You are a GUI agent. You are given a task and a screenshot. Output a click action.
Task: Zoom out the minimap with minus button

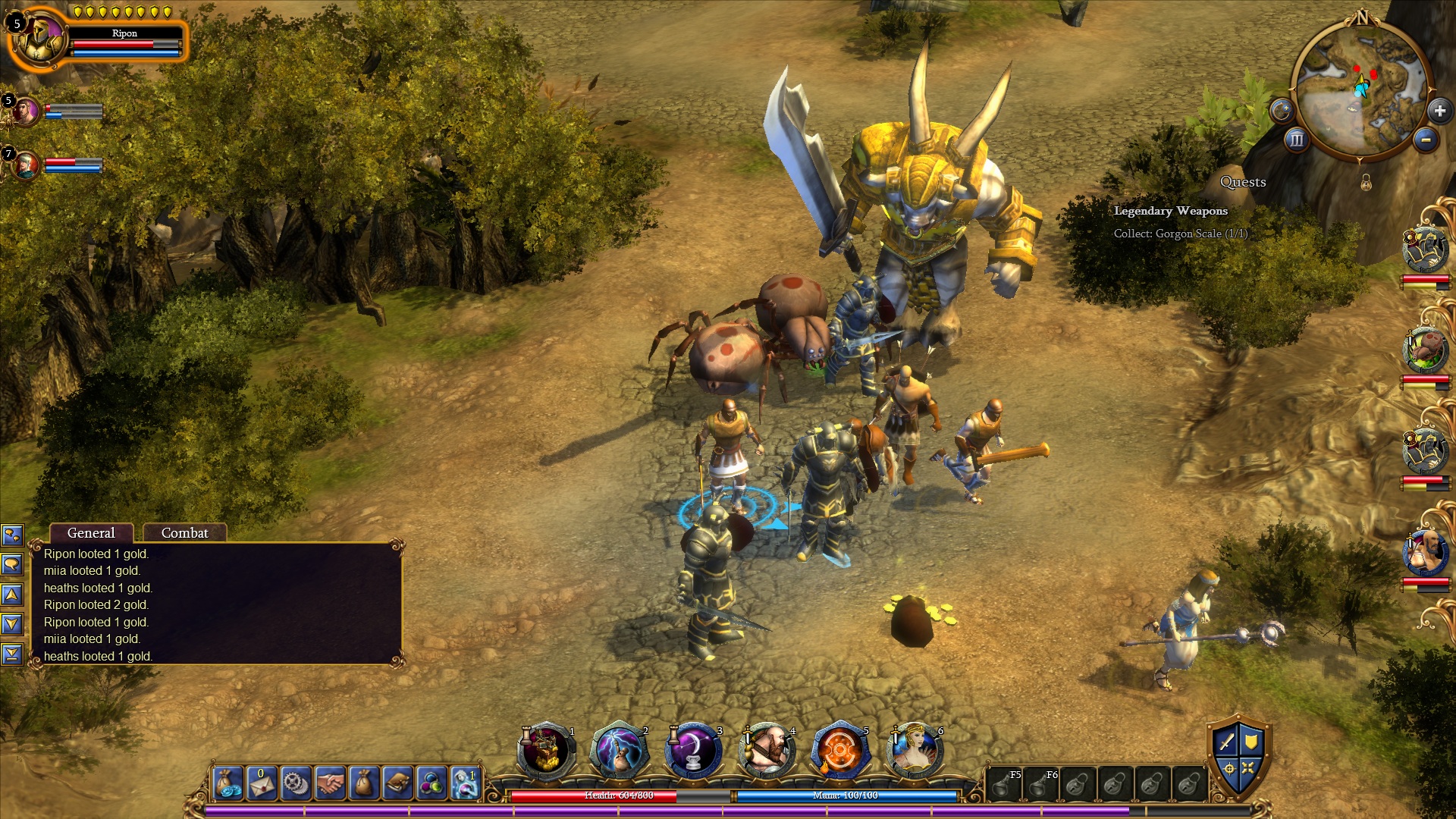coord(1426,140)
